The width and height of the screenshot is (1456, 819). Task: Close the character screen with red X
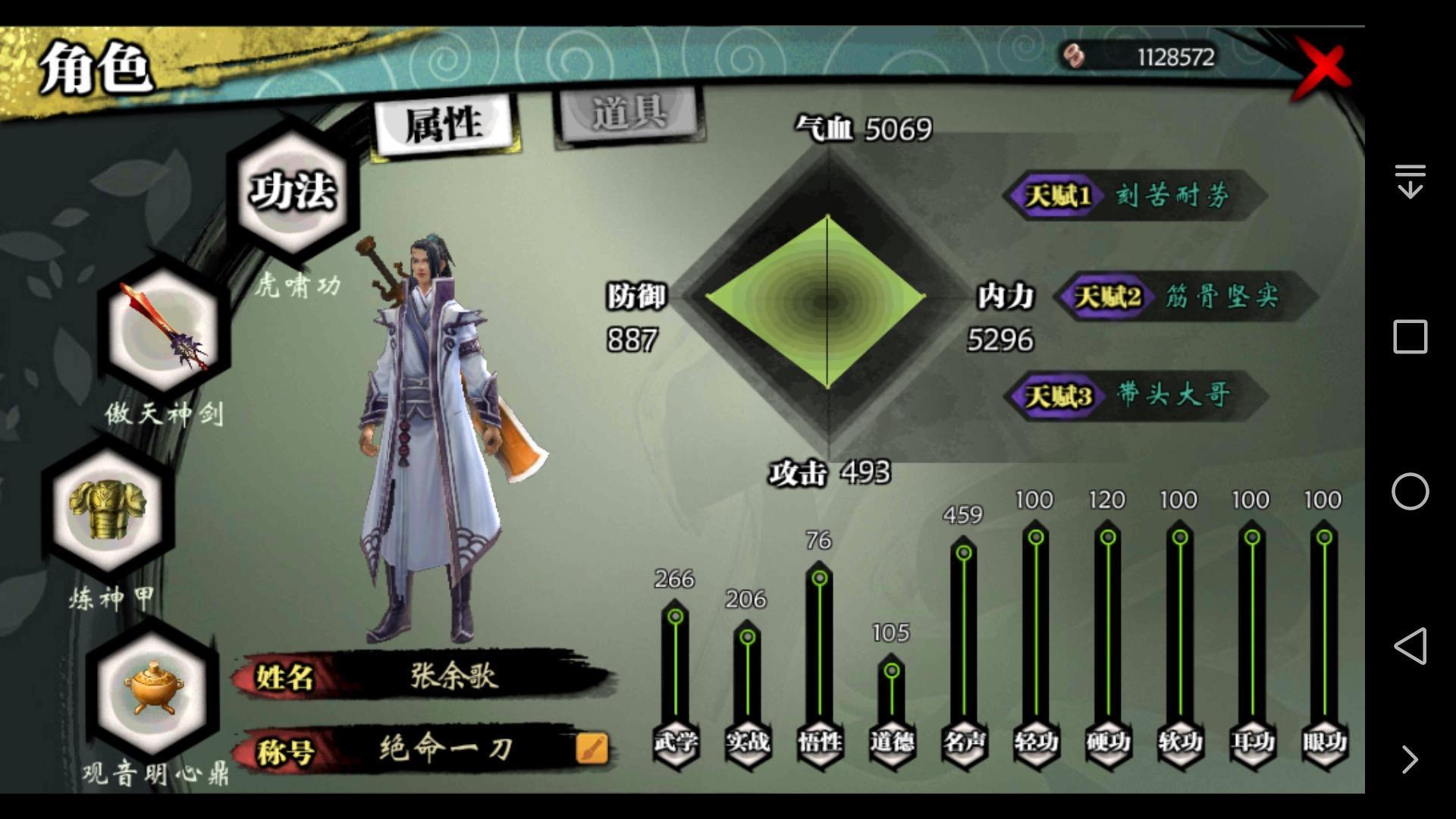point(1323,68)
